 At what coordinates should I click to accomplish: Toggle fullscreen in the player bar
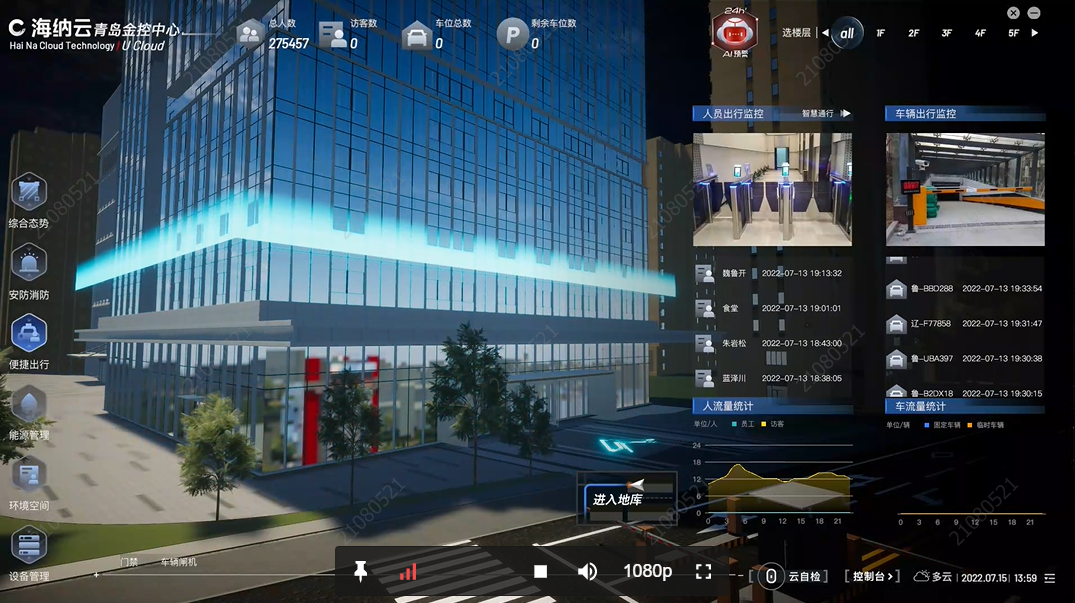703,571
